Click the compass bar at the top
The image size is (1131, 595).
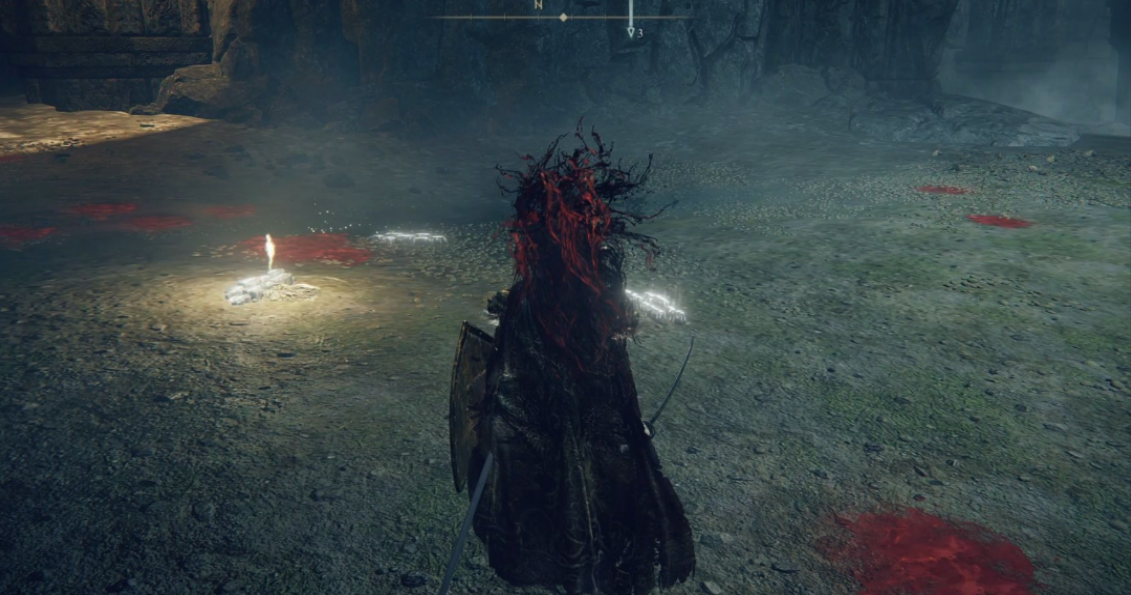point(563,17)
